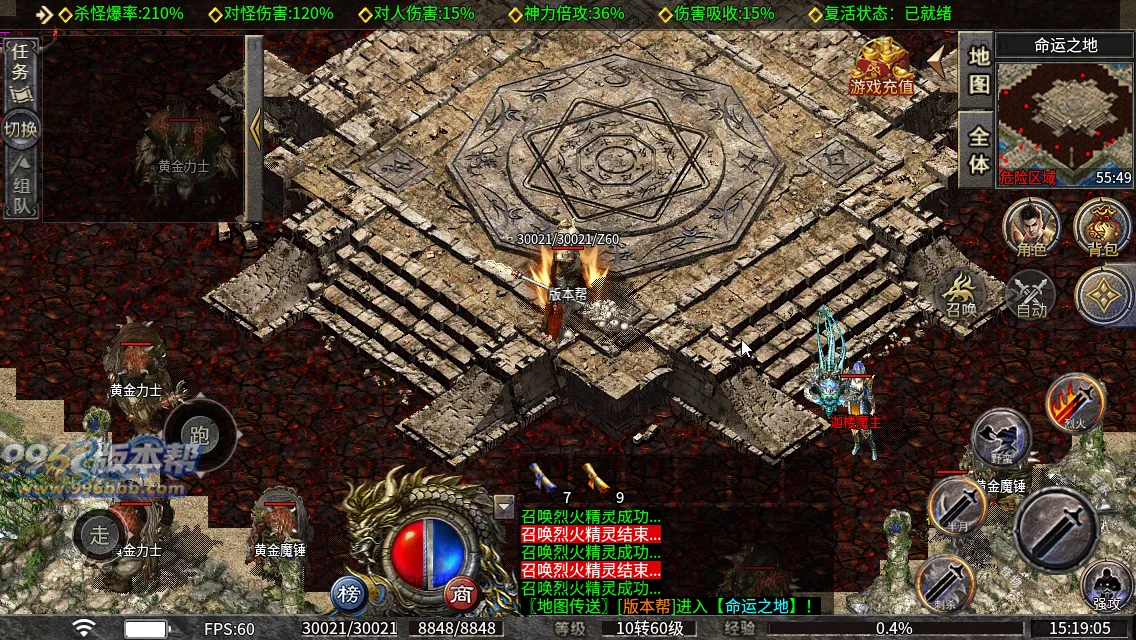Image resolution: width=1136 pixels, height=640 pixels.
Task: Open the 背包 backpack
Action: [1102, 226]
